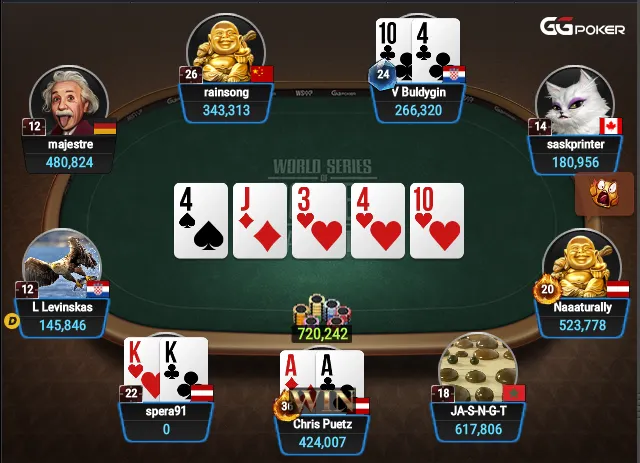Open majestre's Einstein avatar profile
The image size is (640, 463).
68,101
